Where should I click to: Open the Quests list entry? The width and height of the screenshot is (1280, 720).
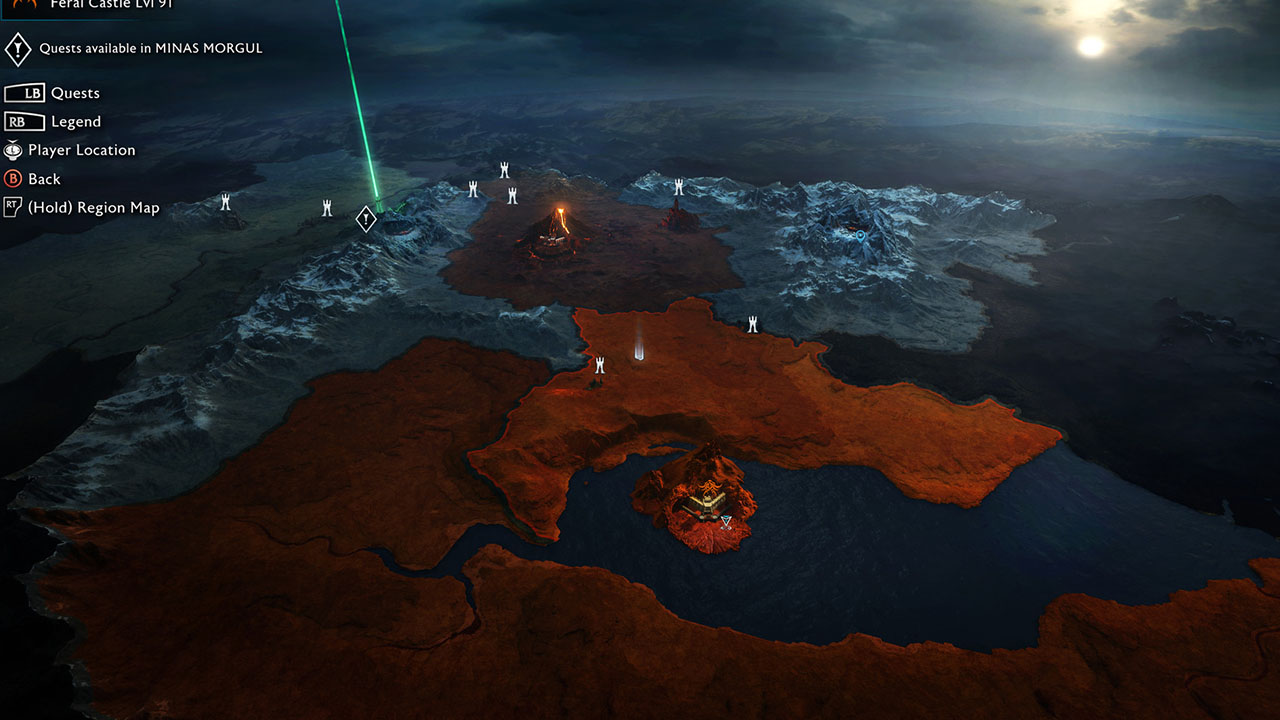[75, 93]
